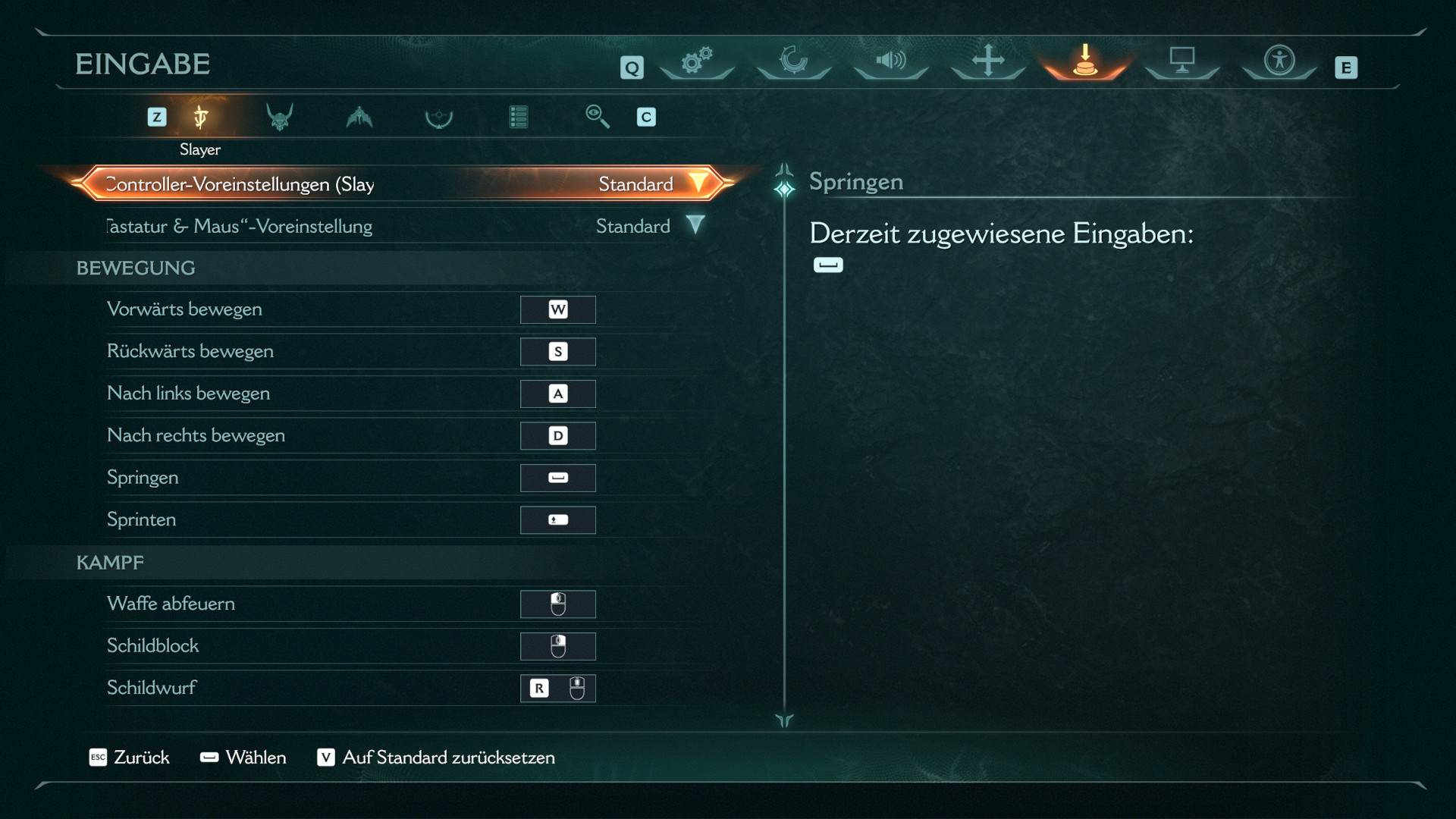This screenshot has height=819, width=1456.
Task: Change the Rückwärts bewegen binding
Action: [558, 352]
